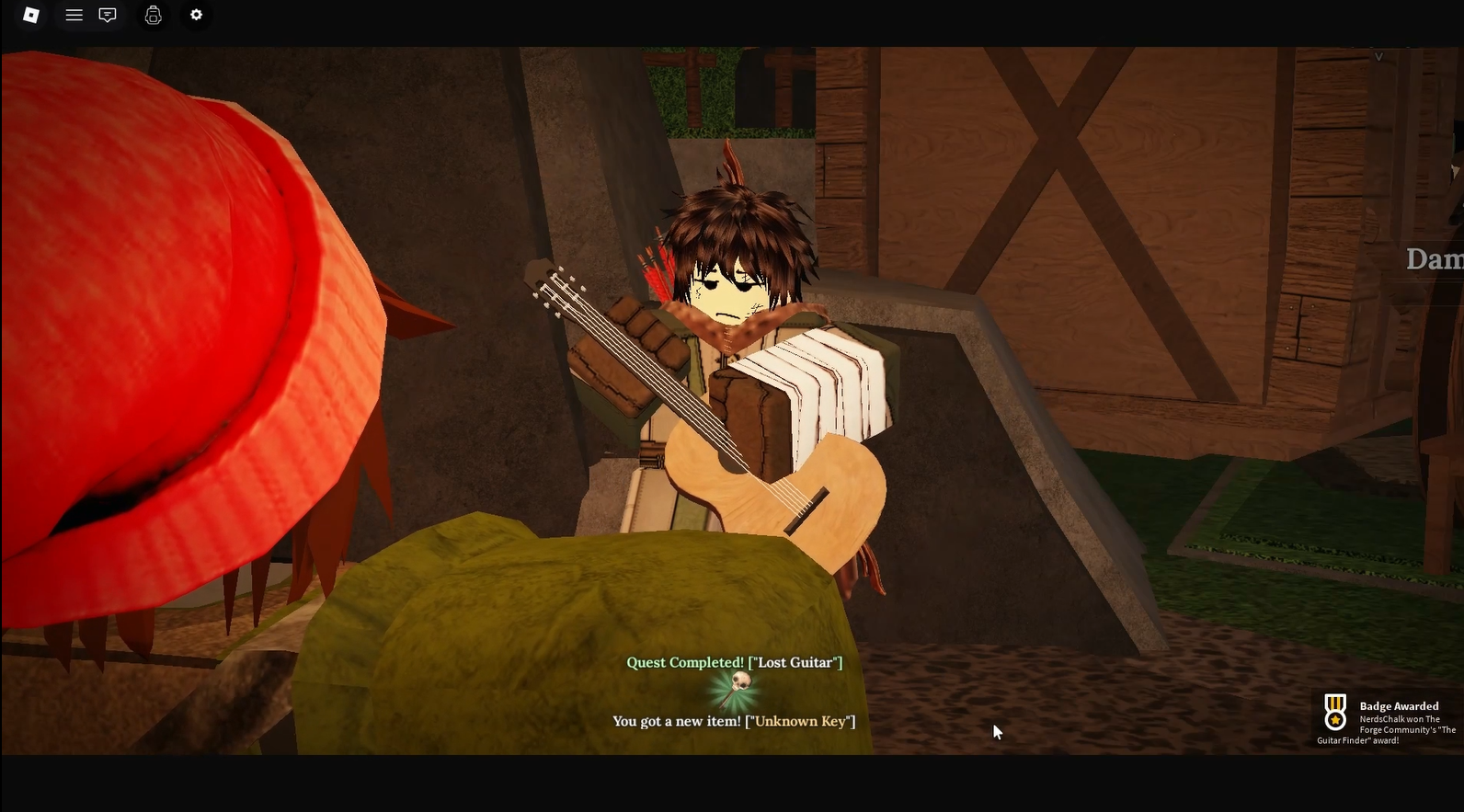Screen dimensions: 1464x812
Task: Expand the Roblox navigation menu
Action: pos(74,15)
